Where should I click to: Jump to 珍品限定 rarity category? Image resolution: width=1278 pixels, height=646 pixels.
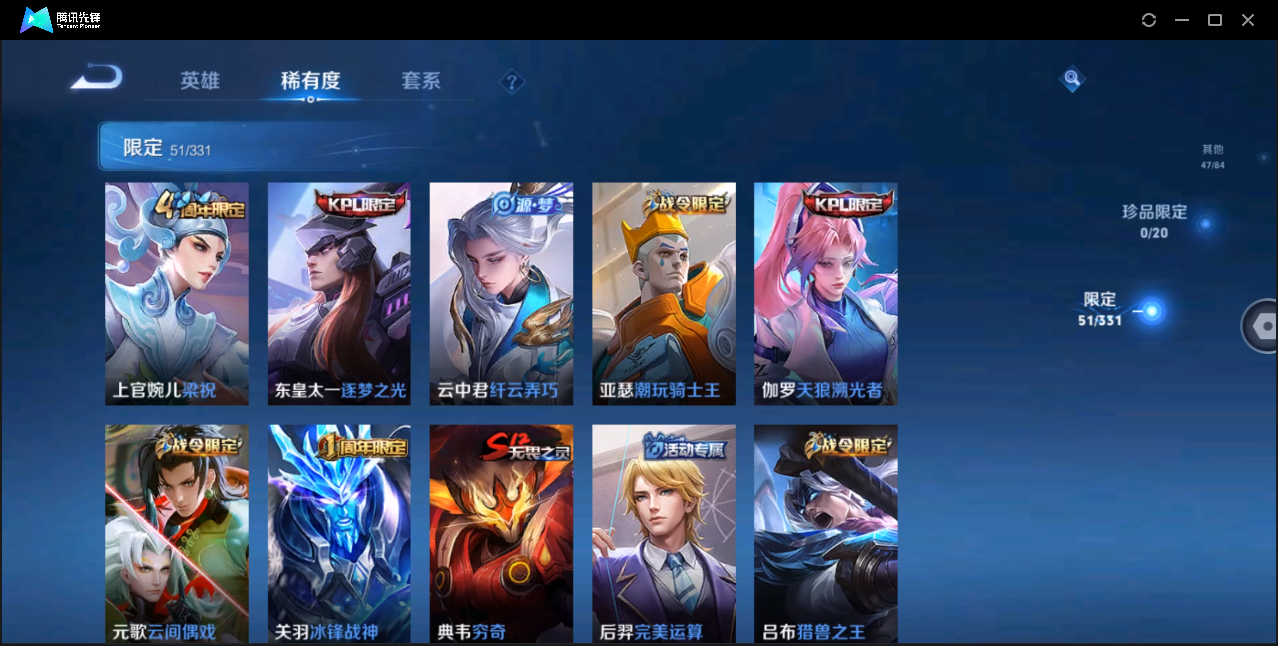(1155, 221)
